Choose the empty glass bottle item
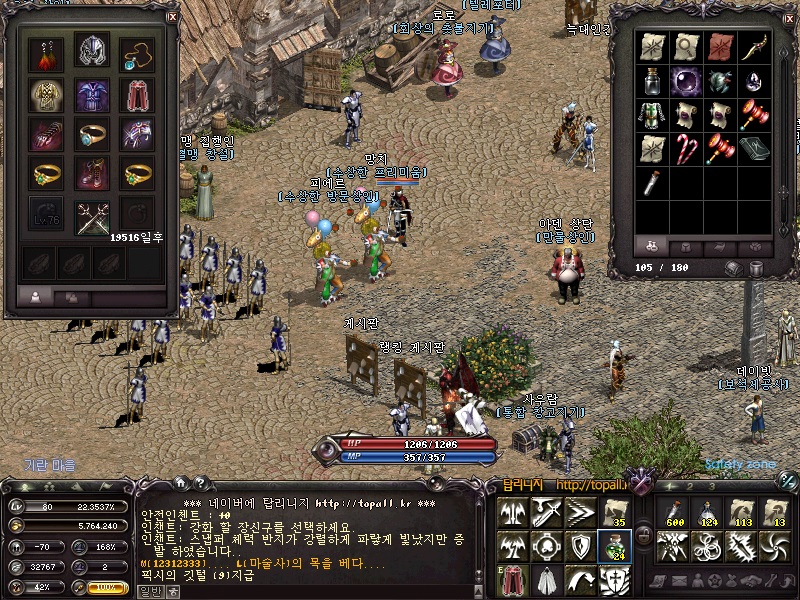800x600 pixels. point(652,81)
